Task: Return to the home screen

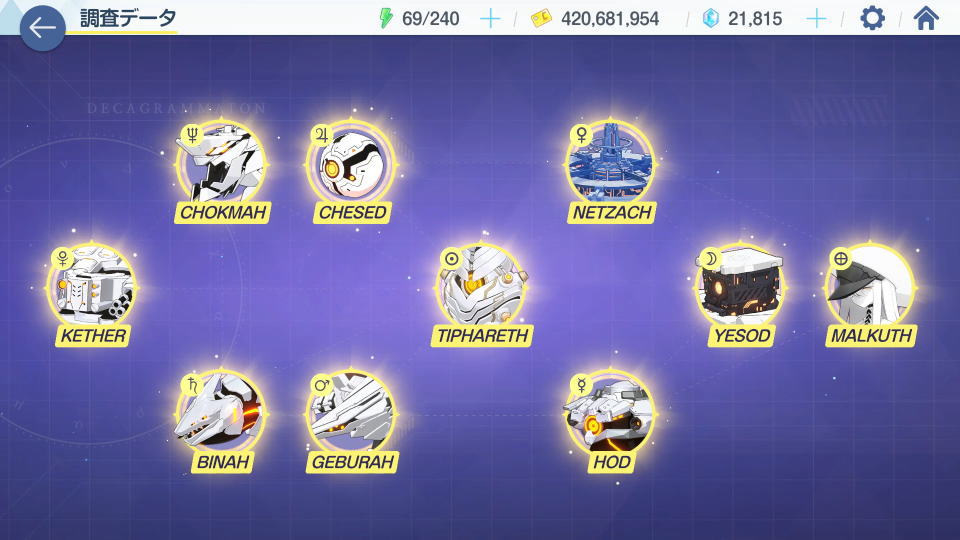Action: [926, 18]
